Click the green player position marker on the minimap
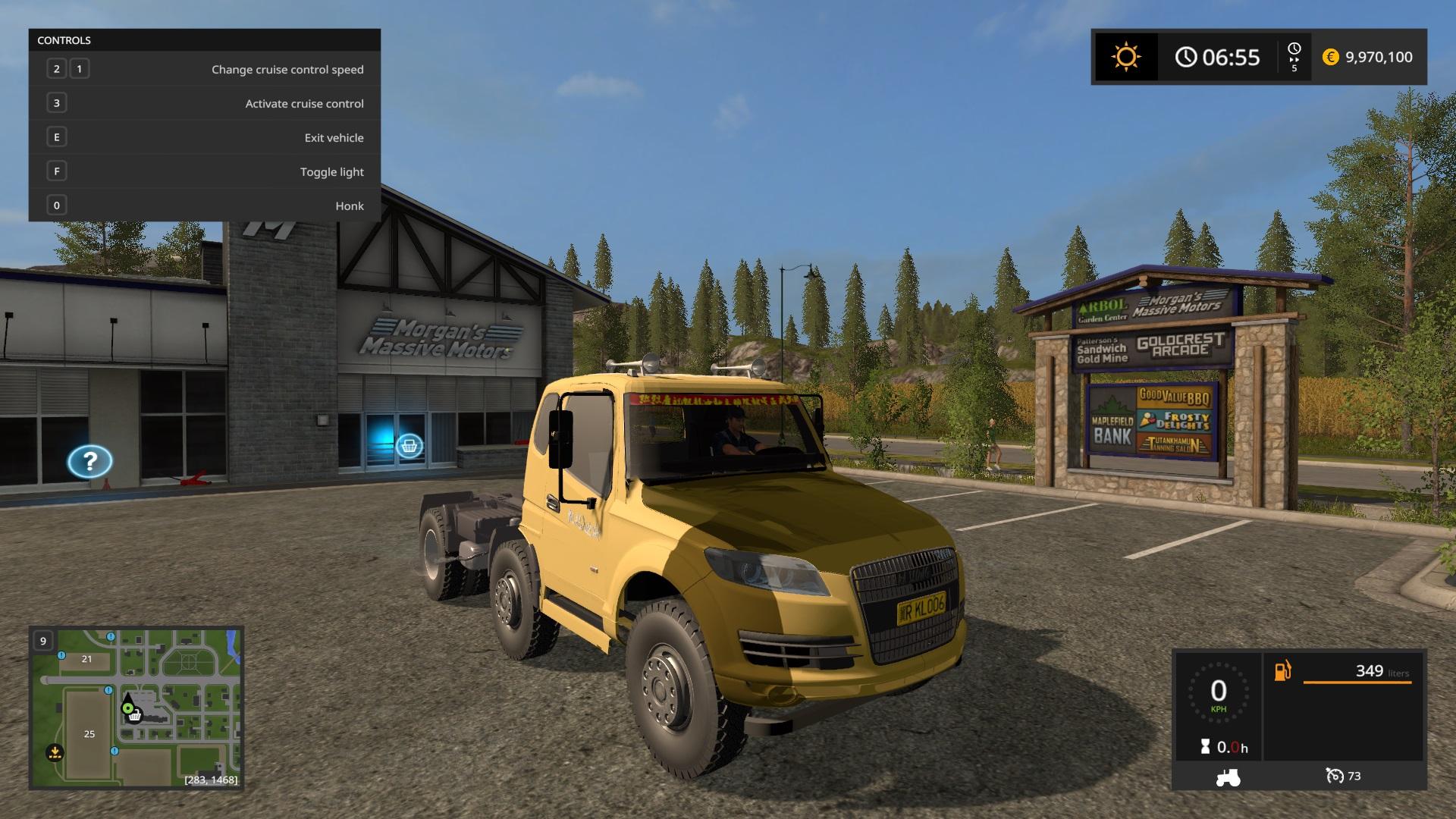Image resolution: width=1456 pixels, height=819 pixels. 128,708
